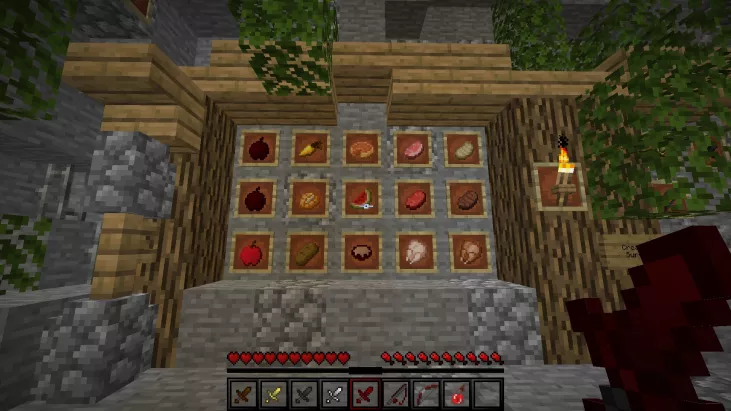Select the stone sword hotbar slot
Screen dimensions: 731x411
coord(305,394)
